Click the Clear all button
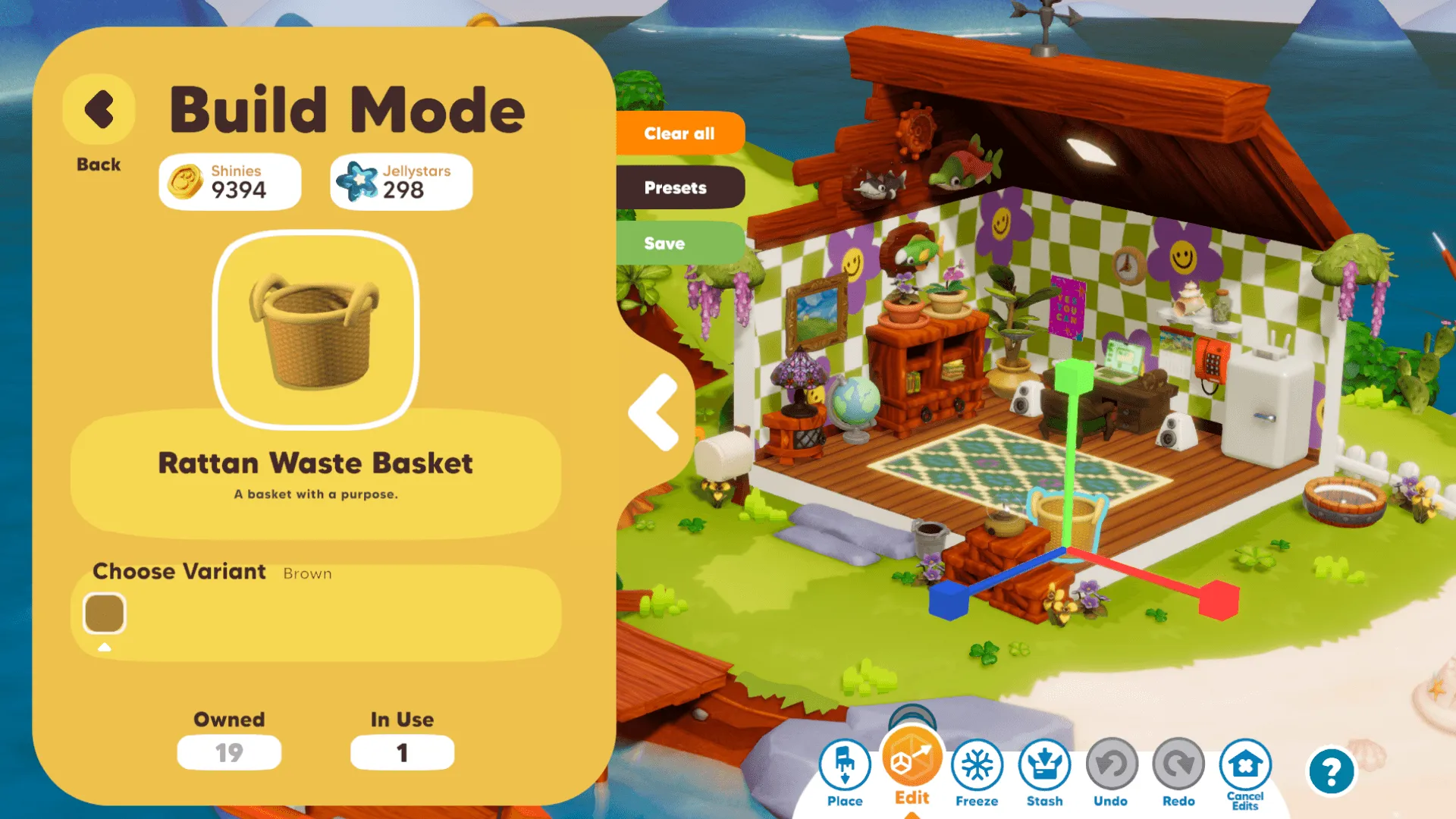This screenshot has width=1456, height=819. pos(679,133)
